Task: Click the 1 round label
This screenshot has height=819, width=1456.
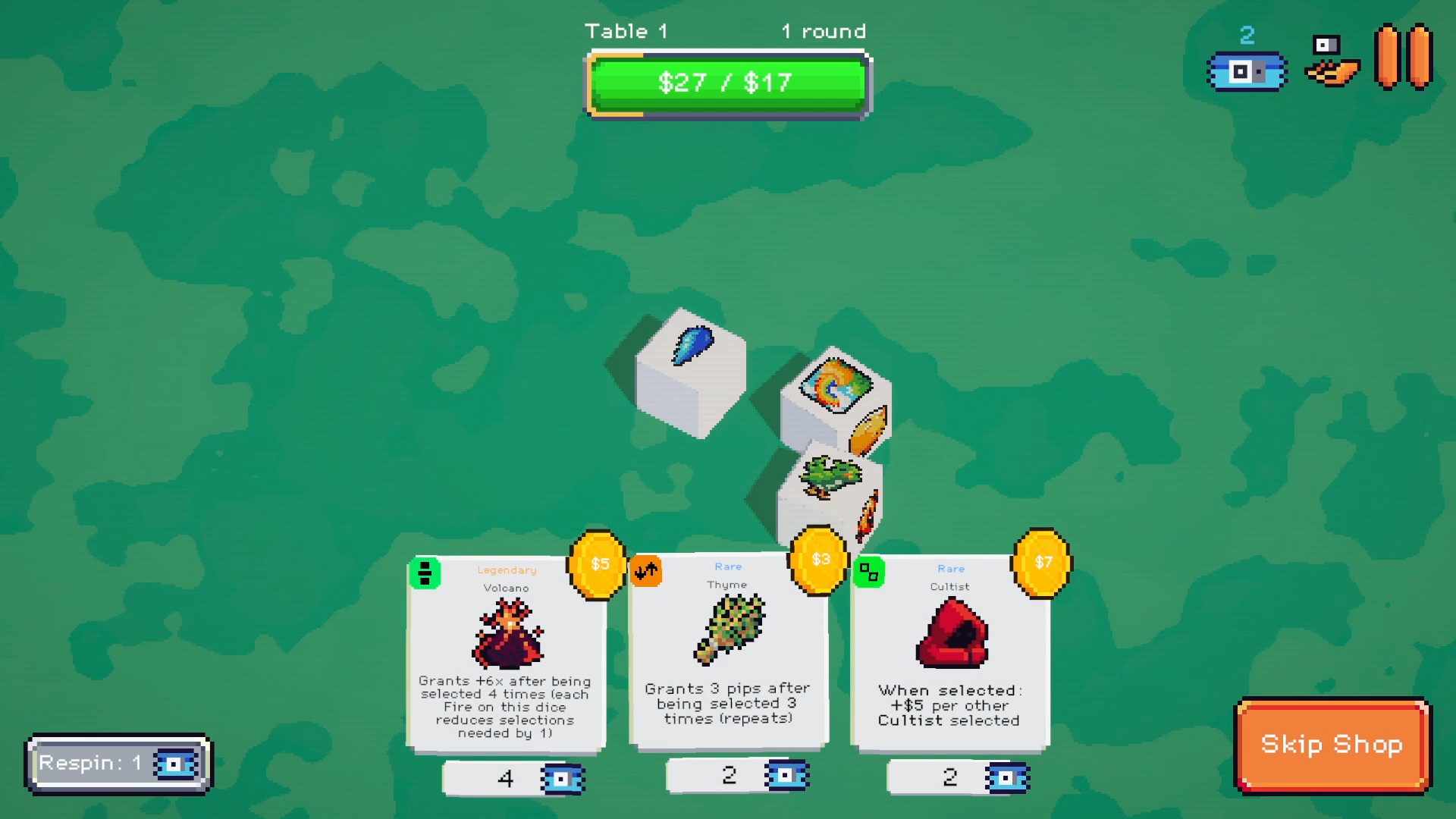Action: coord(823,31)
